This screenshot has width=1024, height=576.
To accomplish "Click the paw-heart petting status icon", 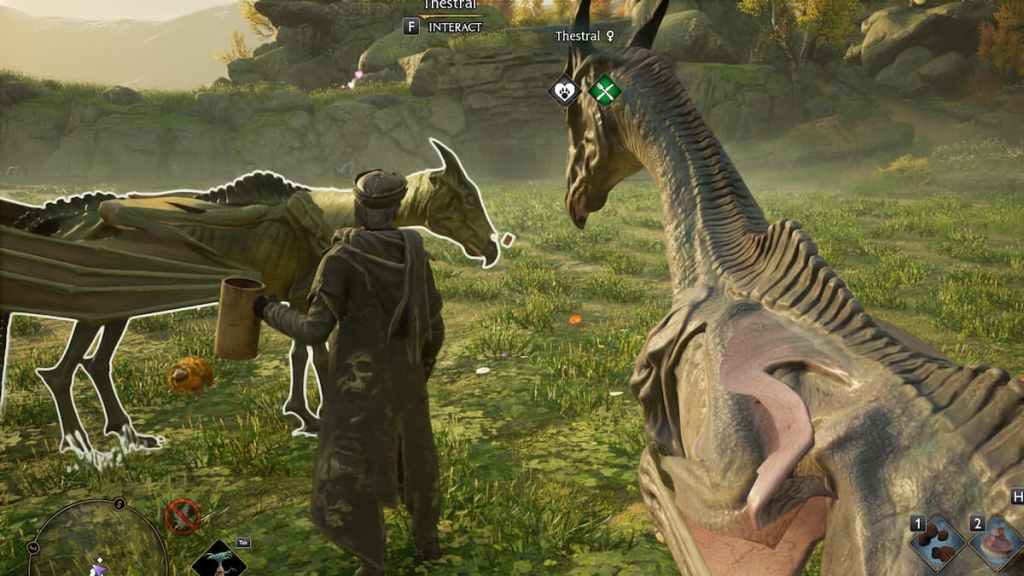I will tap(565, 91).
